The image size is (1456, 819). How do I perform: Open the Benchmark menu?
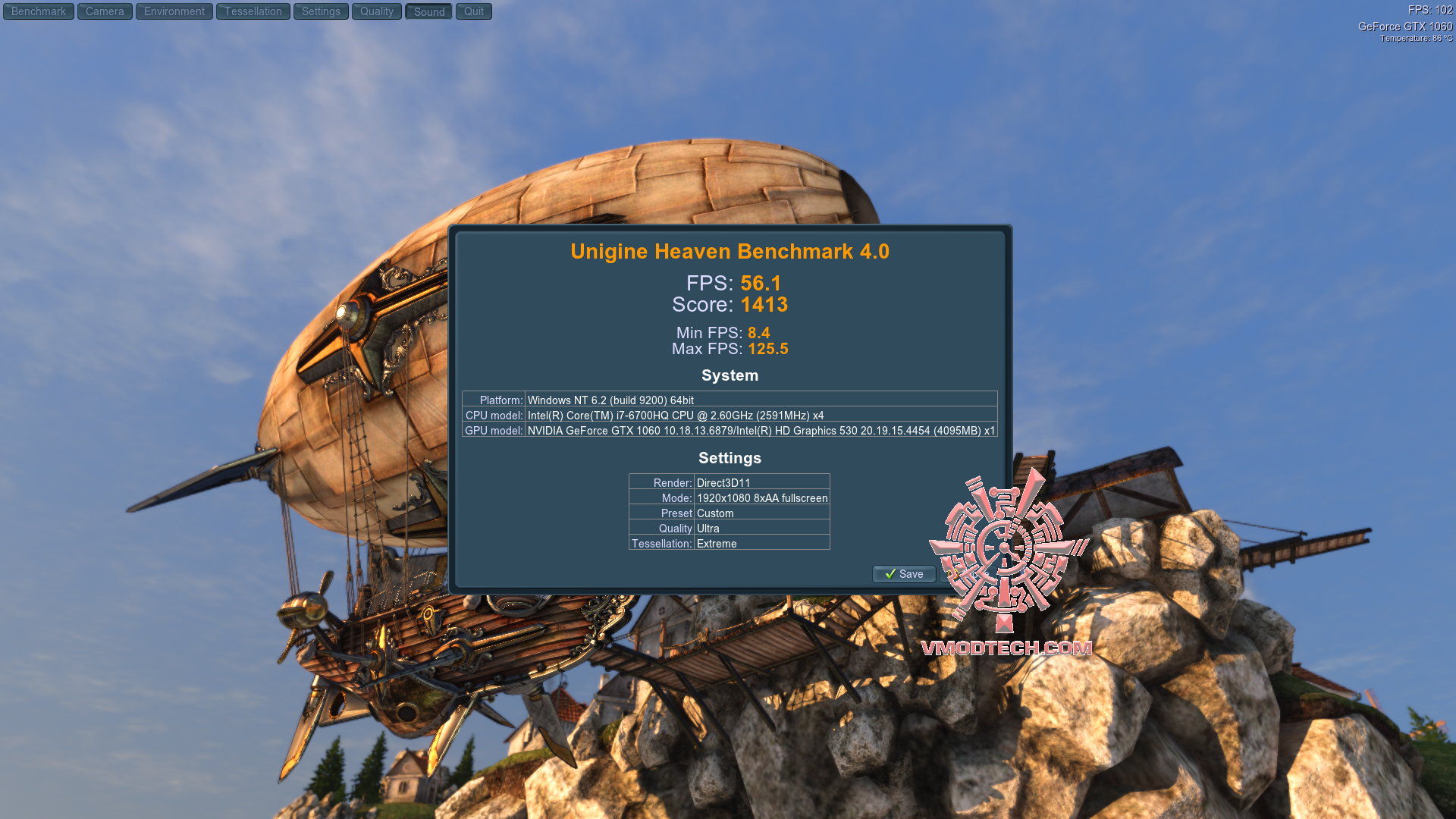(38, 11)
